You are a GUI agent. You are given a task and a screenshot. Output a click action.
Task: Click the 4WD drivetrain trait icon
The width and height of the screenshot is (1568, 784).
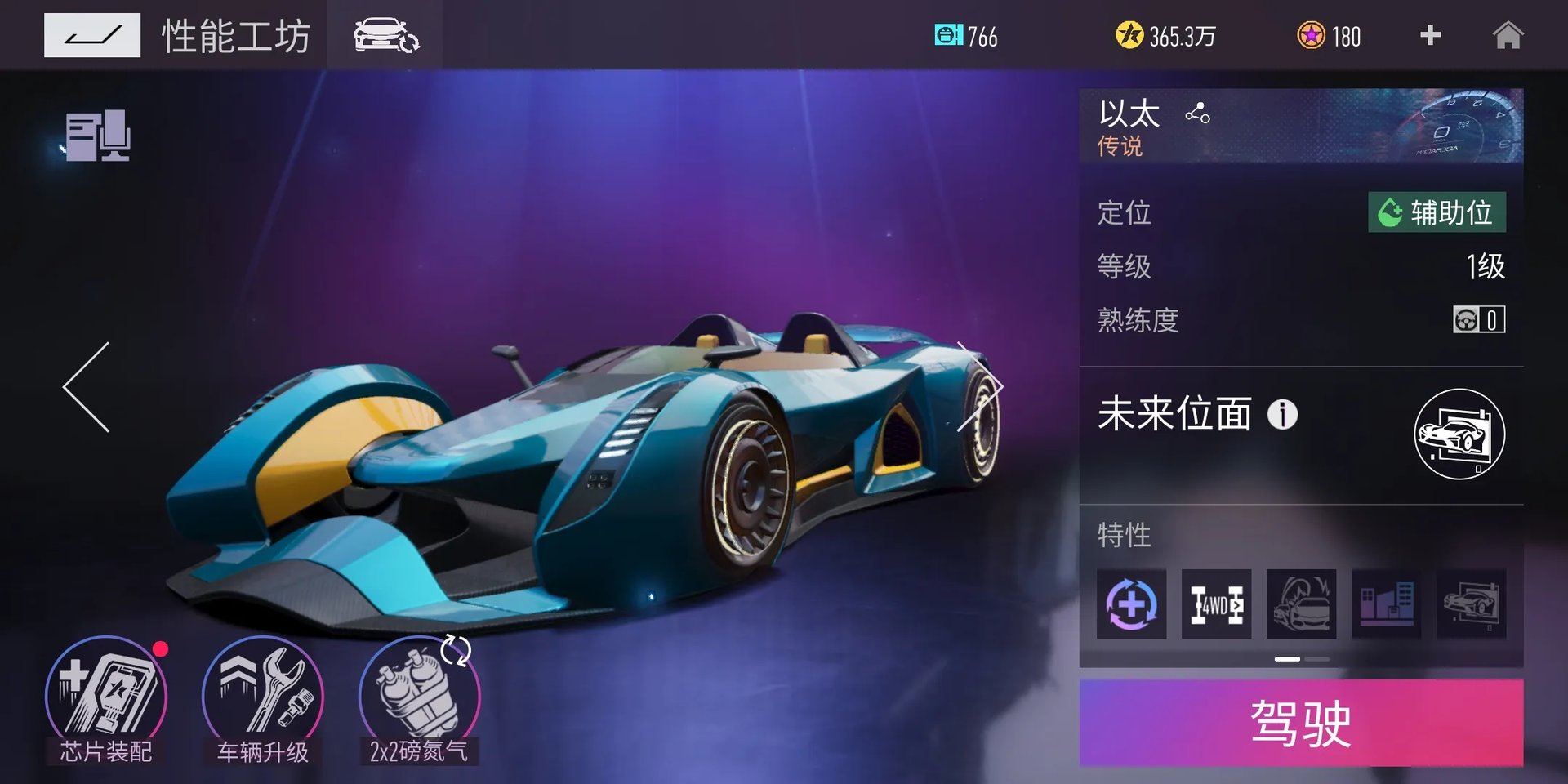(1216, 604)
